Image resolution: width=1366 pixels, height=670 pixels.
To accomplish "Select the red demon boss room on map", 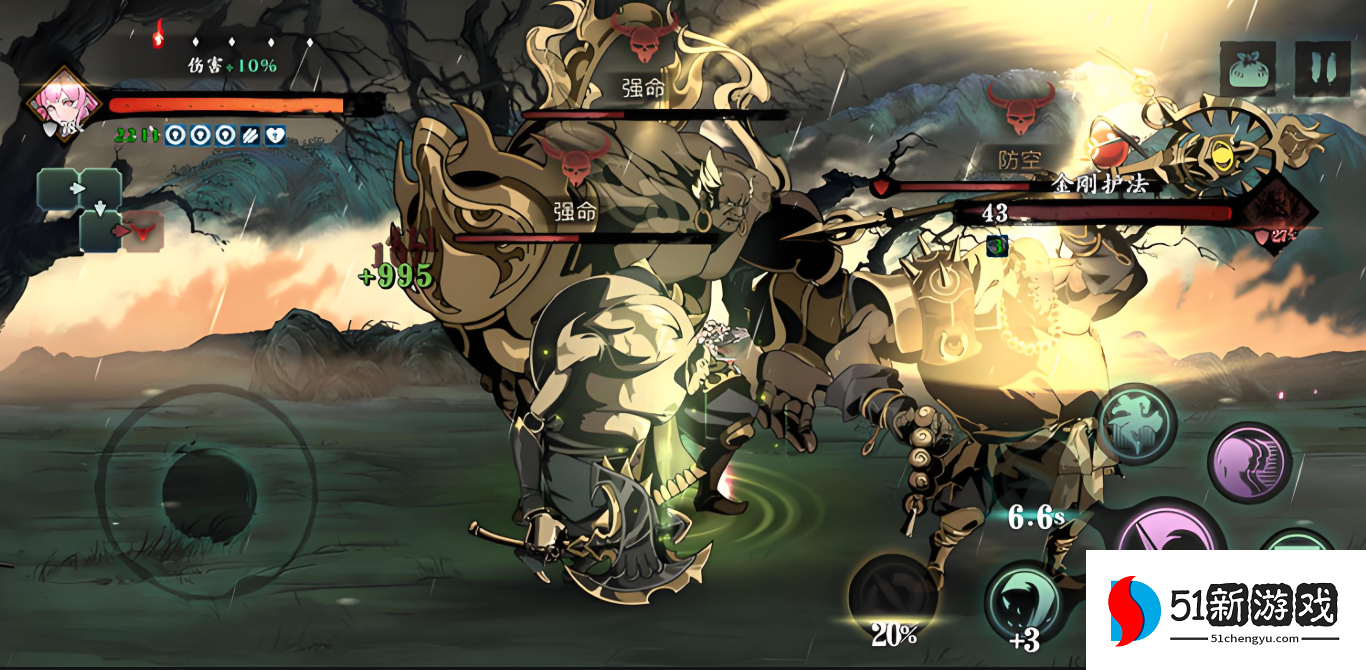I will [141, 231].
